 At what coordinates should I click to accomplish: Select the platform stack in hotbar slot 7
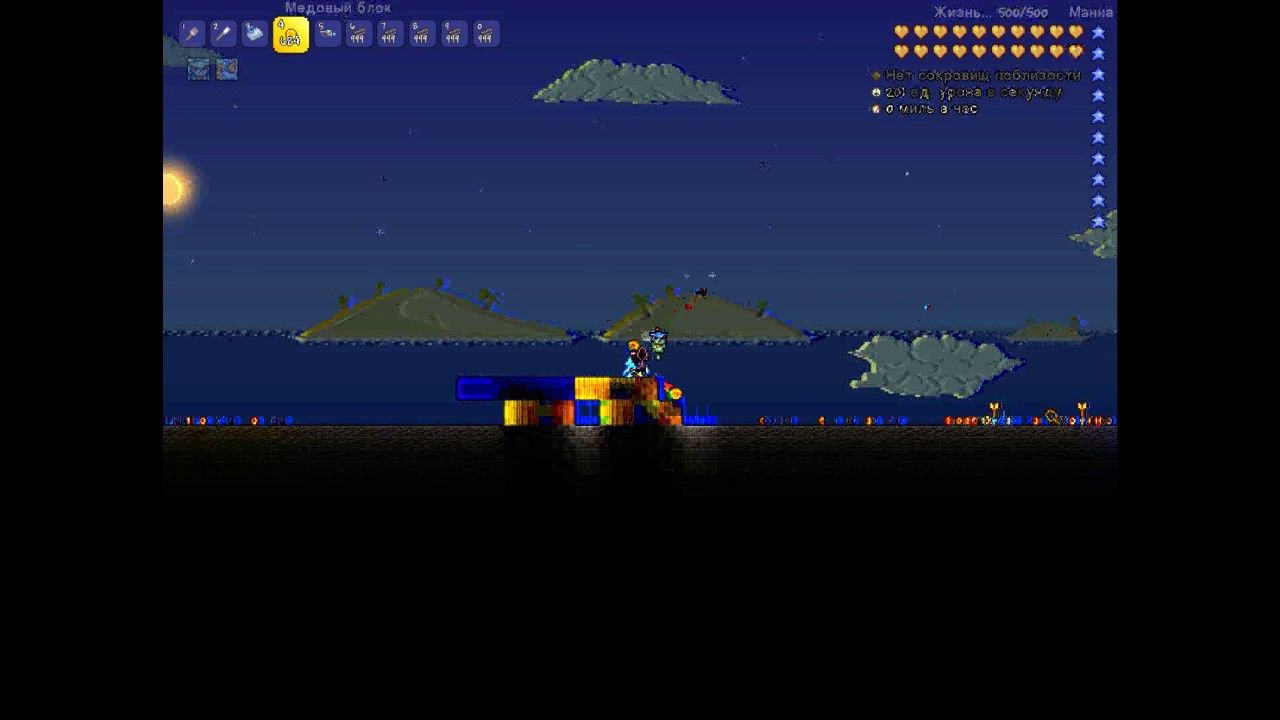click(388, 35)
